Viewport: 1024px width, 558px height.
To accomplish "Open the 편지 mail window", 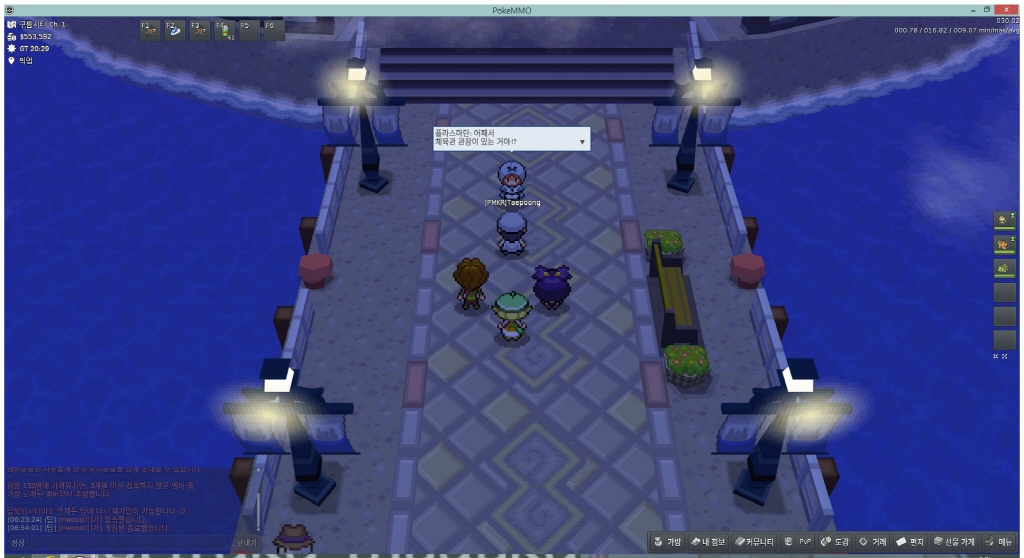I will tap(910, 542).
